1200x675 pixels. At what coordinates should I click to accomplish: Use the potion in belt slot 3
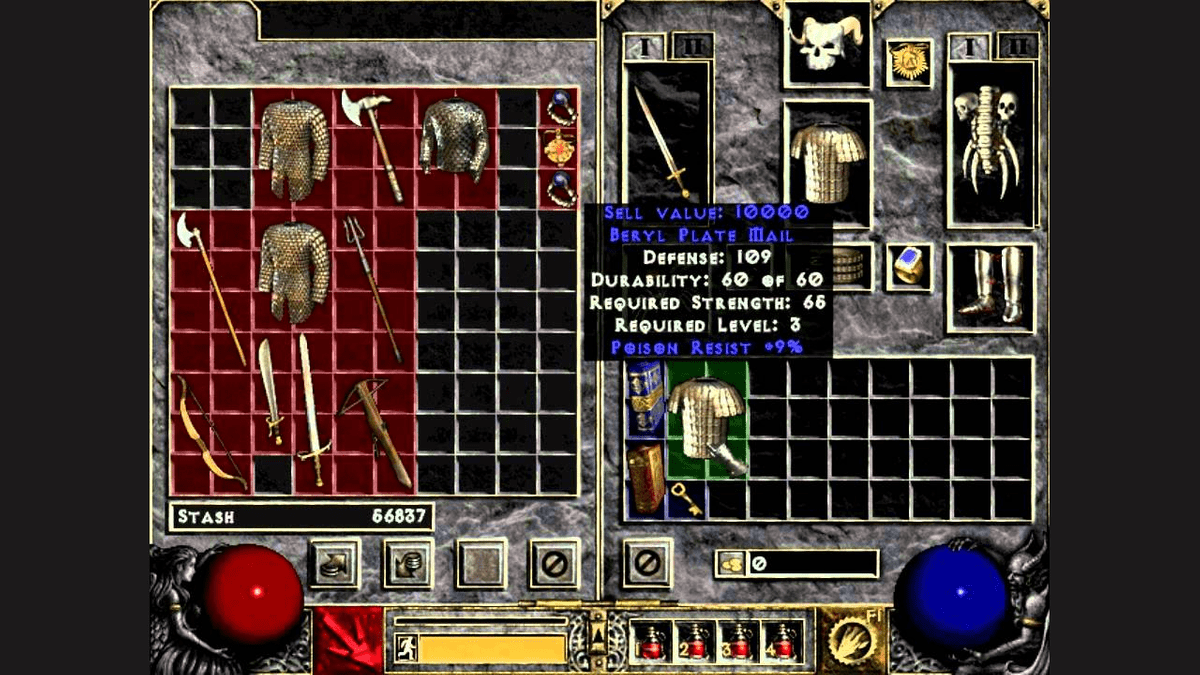pyautogui.click(x=738, y=640)
